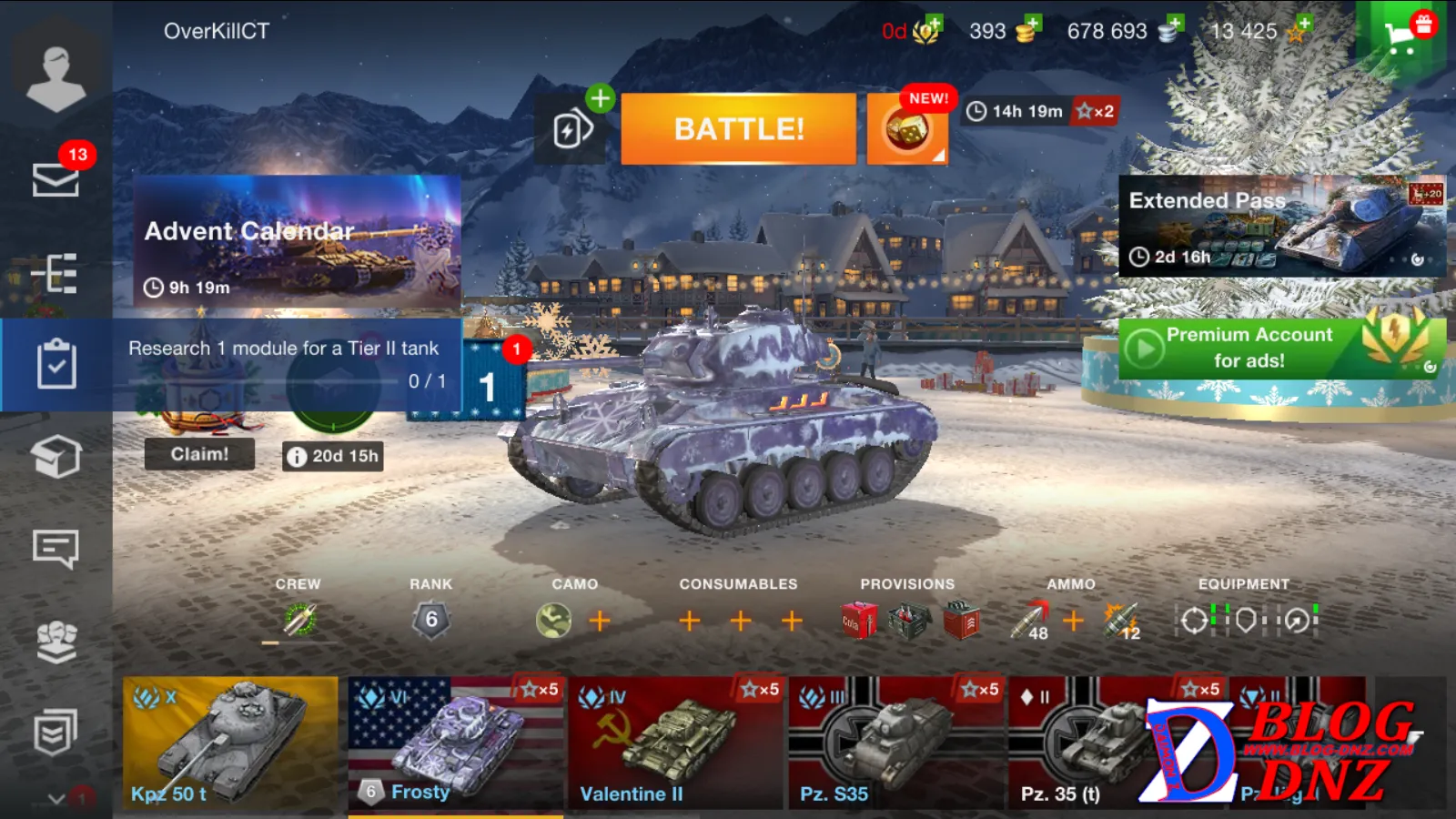Select the Valentine II tank
This screenshot has height=819, width=1456.
click(674, 743)
